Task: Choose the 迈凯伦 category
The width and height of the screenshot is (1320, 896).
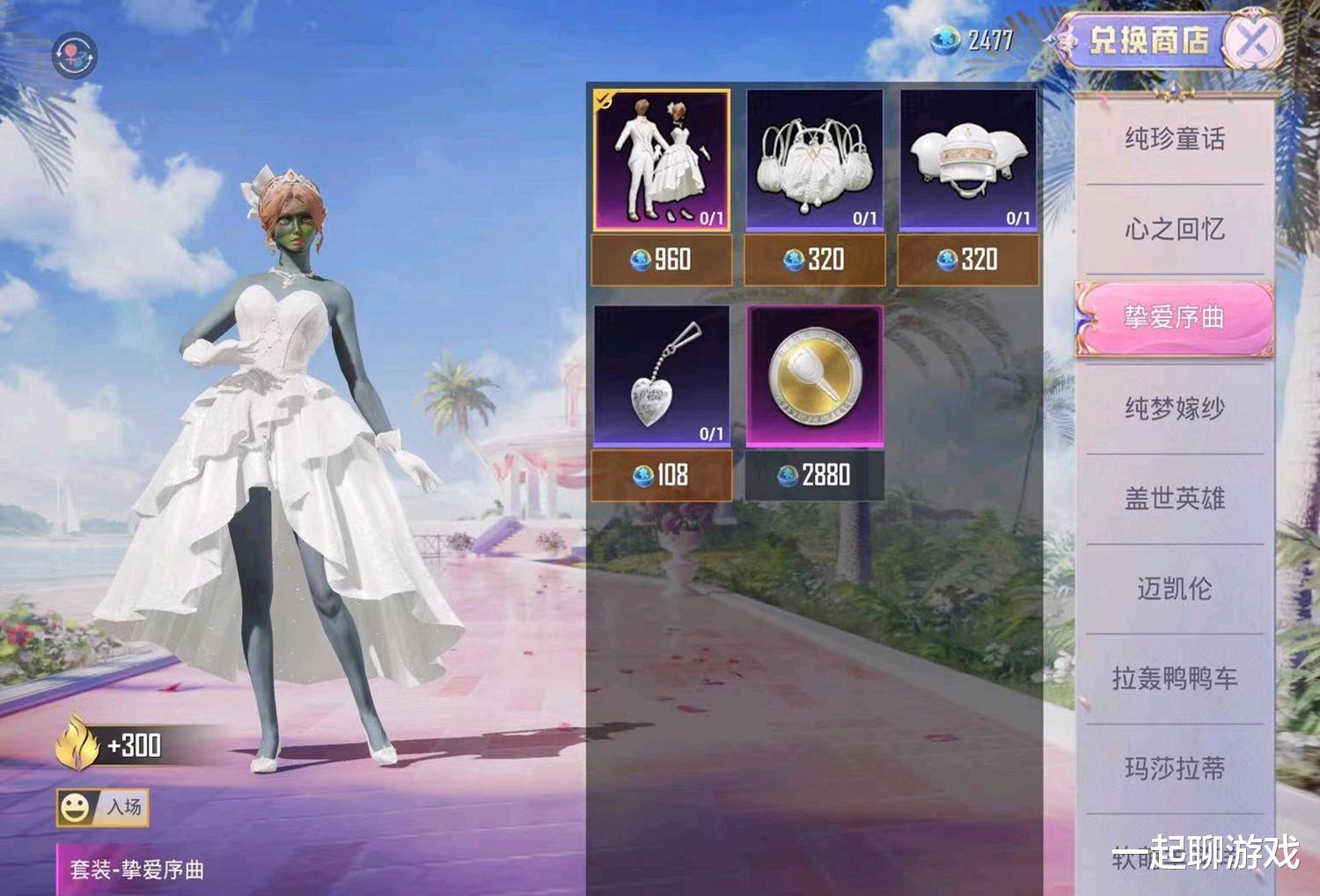Action: (x=1174, y=589)
